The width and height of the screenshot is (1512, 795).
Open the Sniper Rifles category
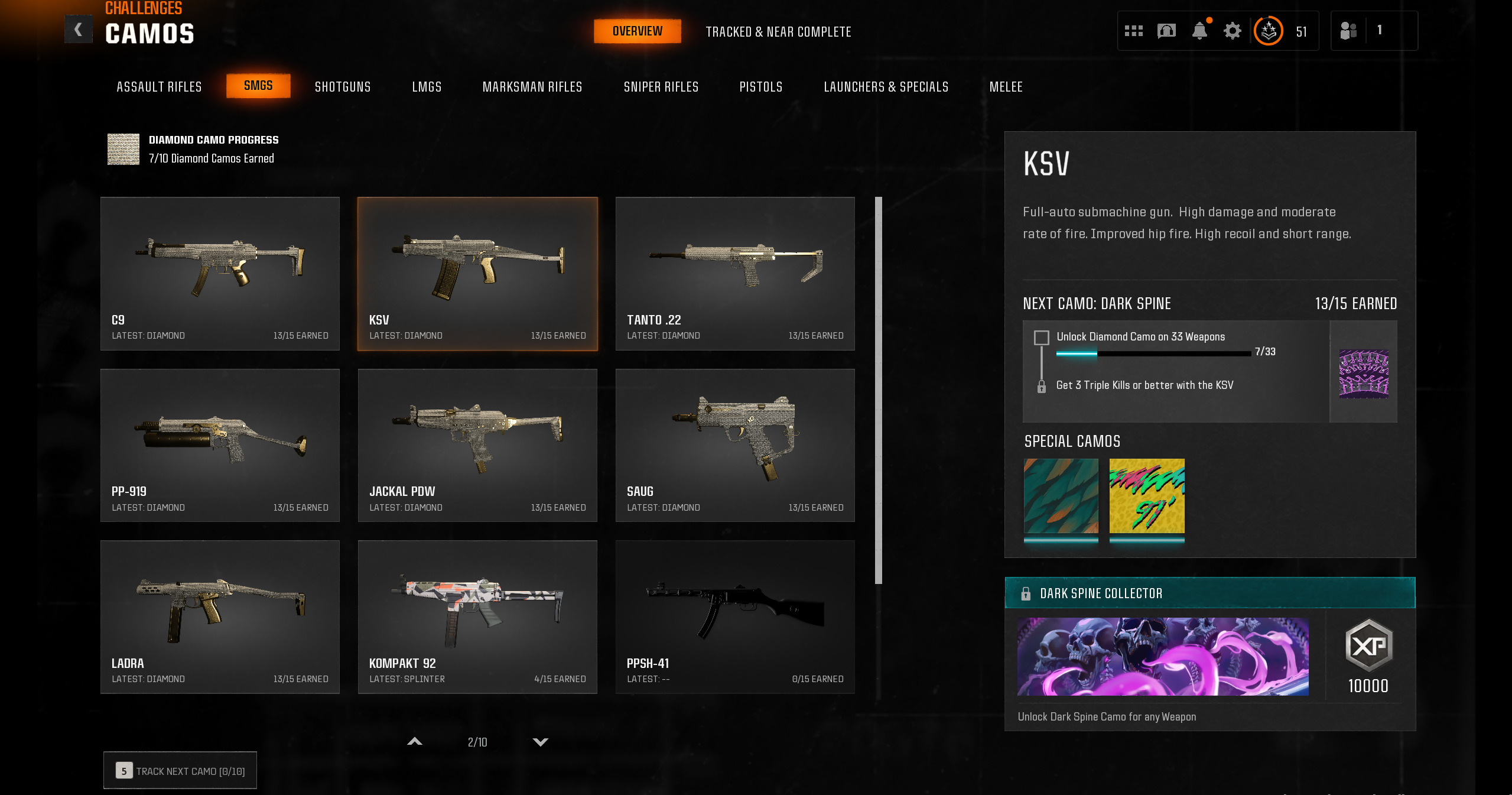click(x=661, y=87)
